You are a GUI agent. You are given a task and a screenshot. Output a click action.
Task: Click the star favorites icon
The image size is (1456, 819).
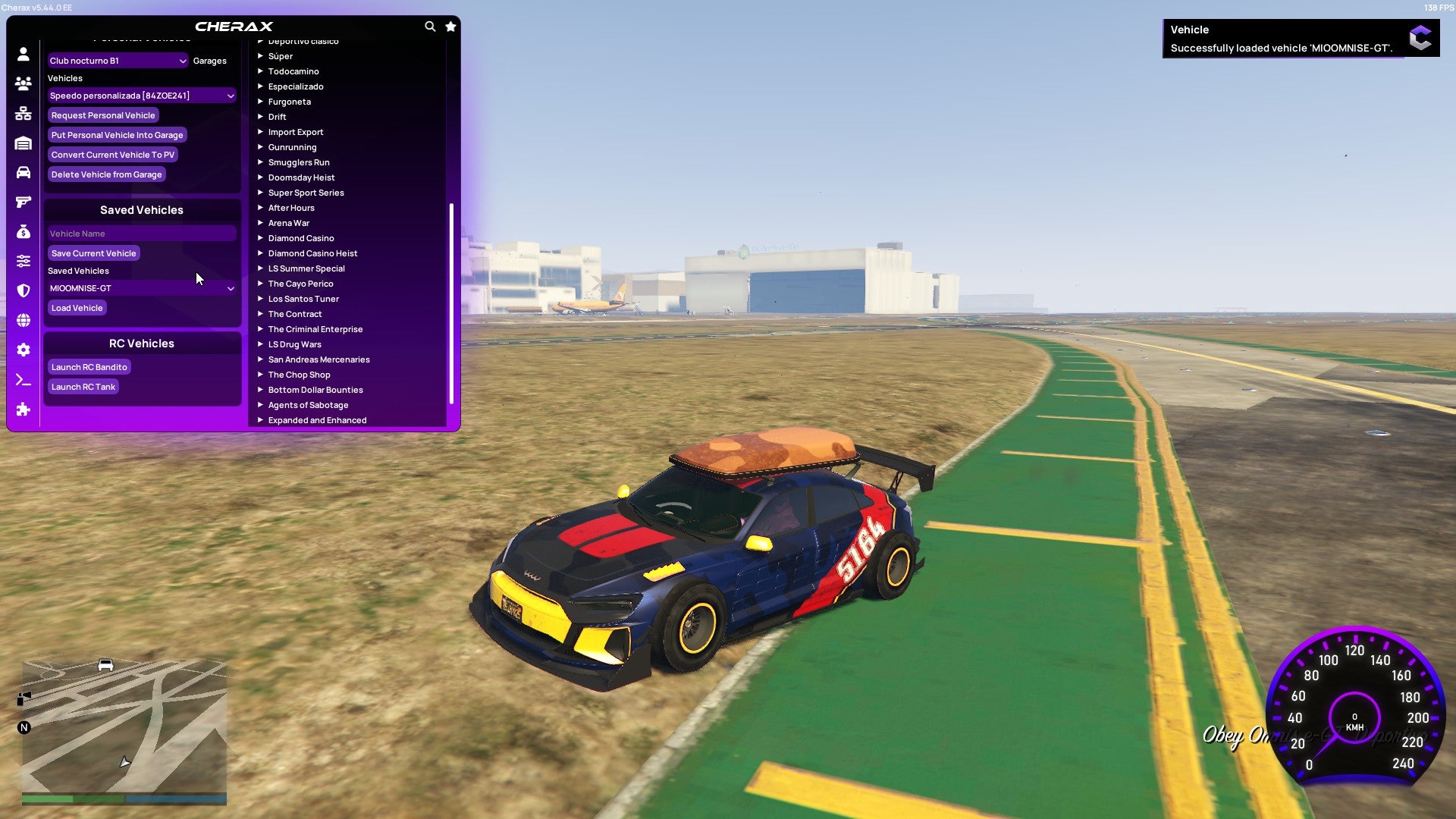point(450,26)
